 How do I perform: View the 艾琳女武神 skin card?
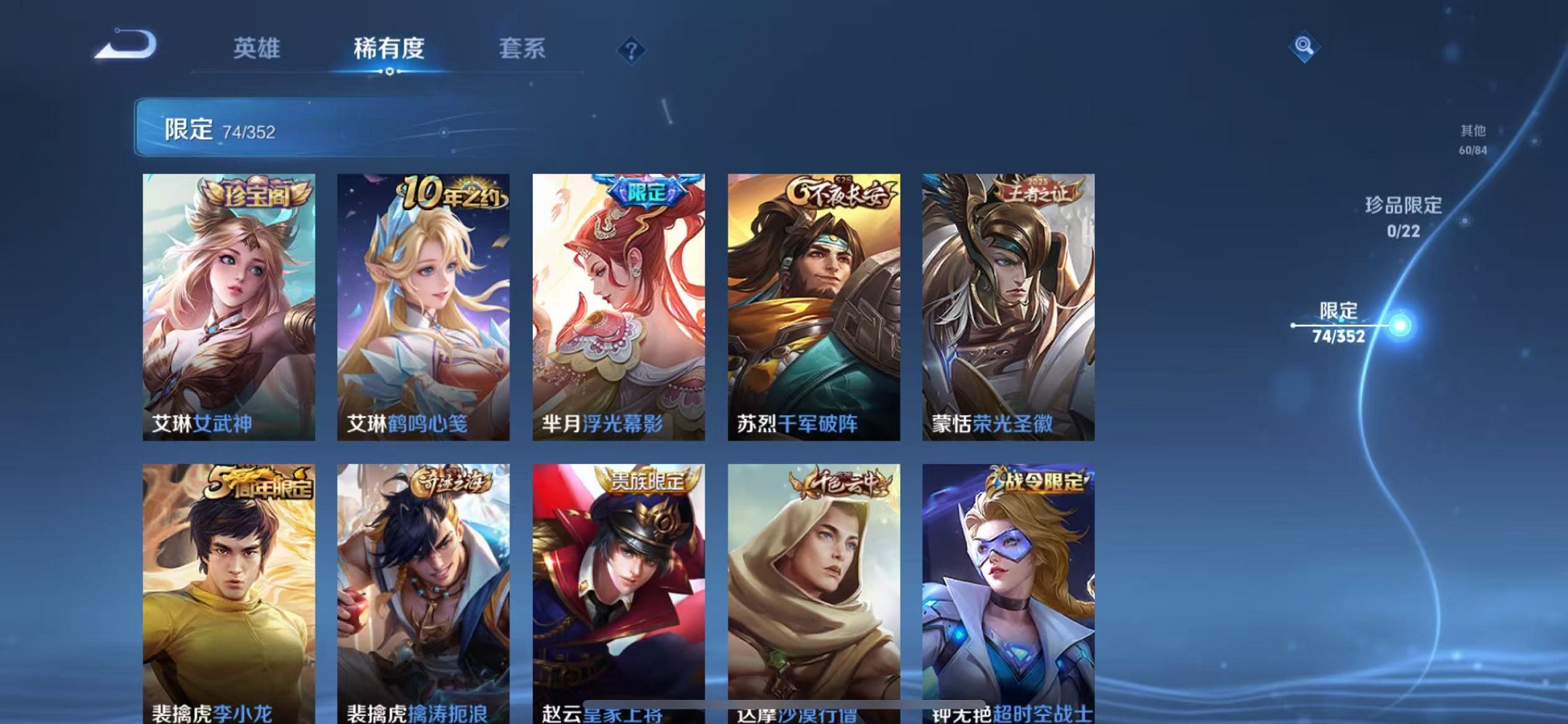(228, 306)
